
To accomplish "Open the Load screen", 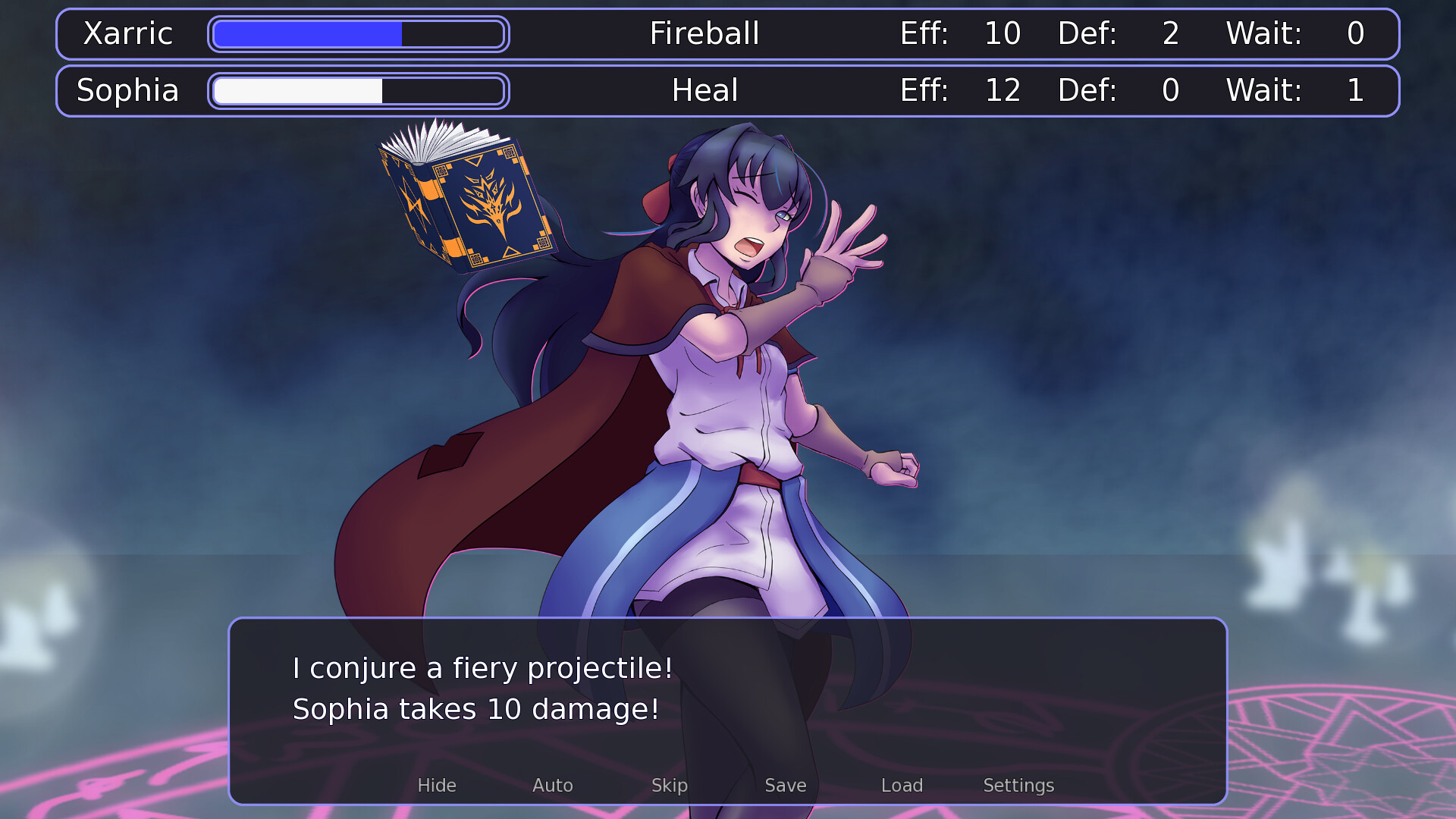I will coord(902,786).
